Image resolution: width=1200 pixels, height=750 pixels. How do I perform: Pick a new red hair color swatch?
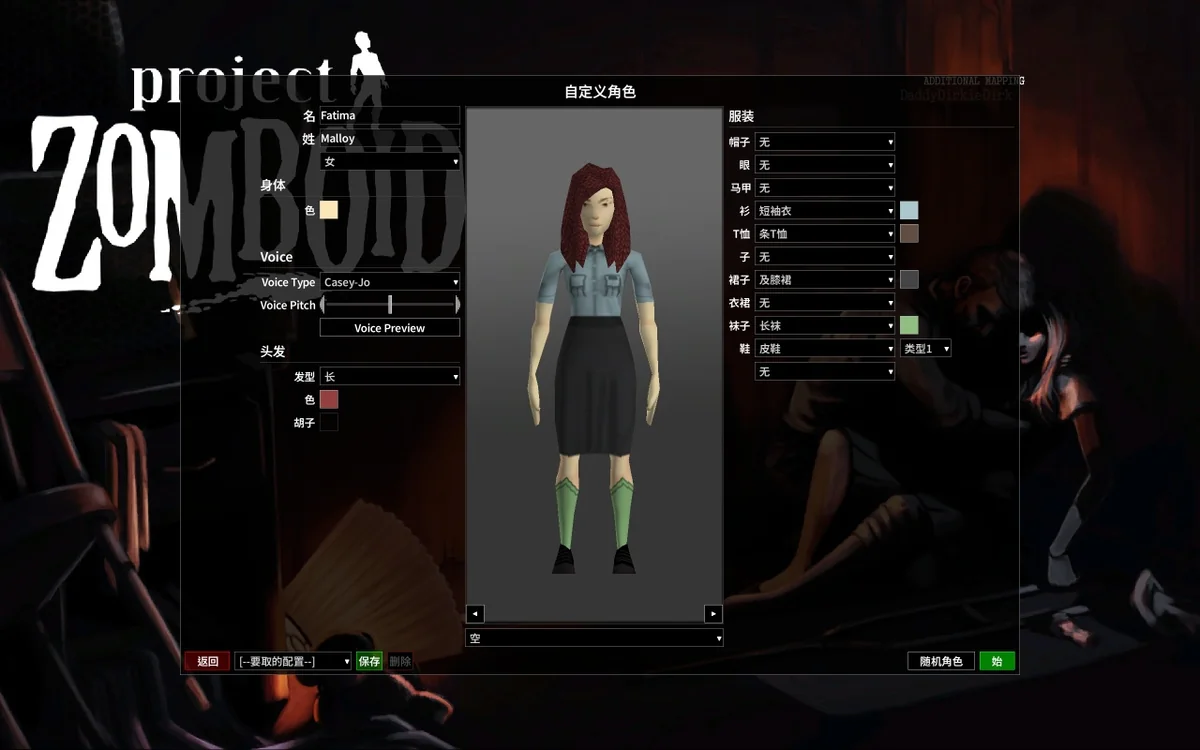pos(329,400)
